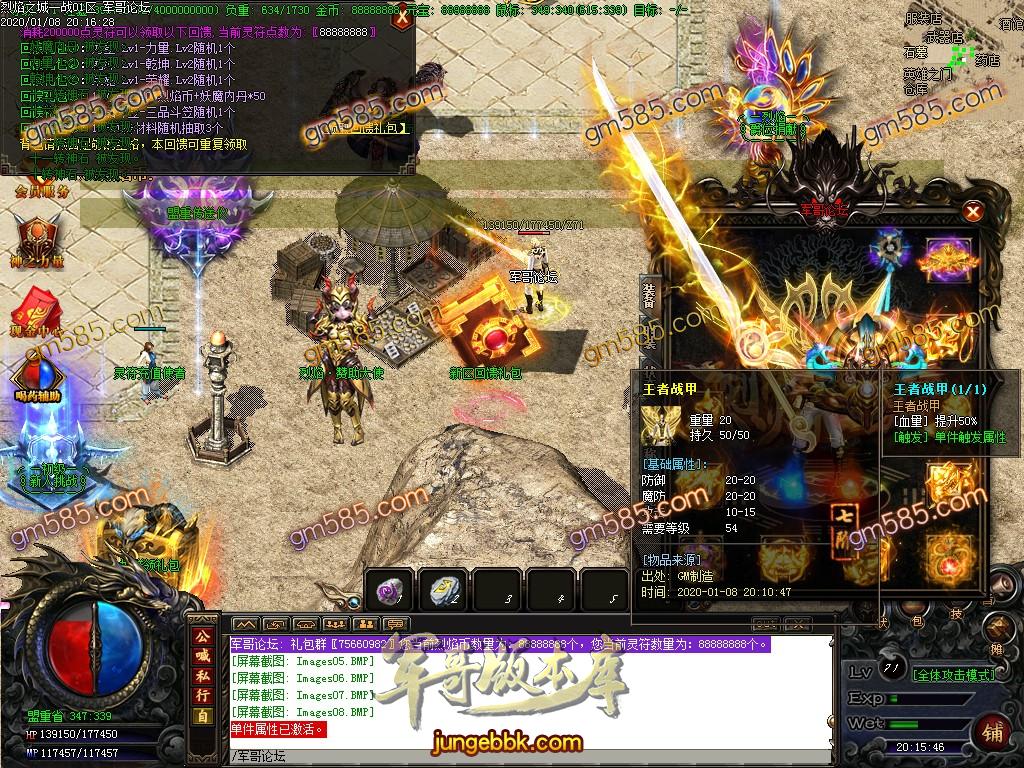Open the 会员服务 member service icon

click(x=42, y=190)
